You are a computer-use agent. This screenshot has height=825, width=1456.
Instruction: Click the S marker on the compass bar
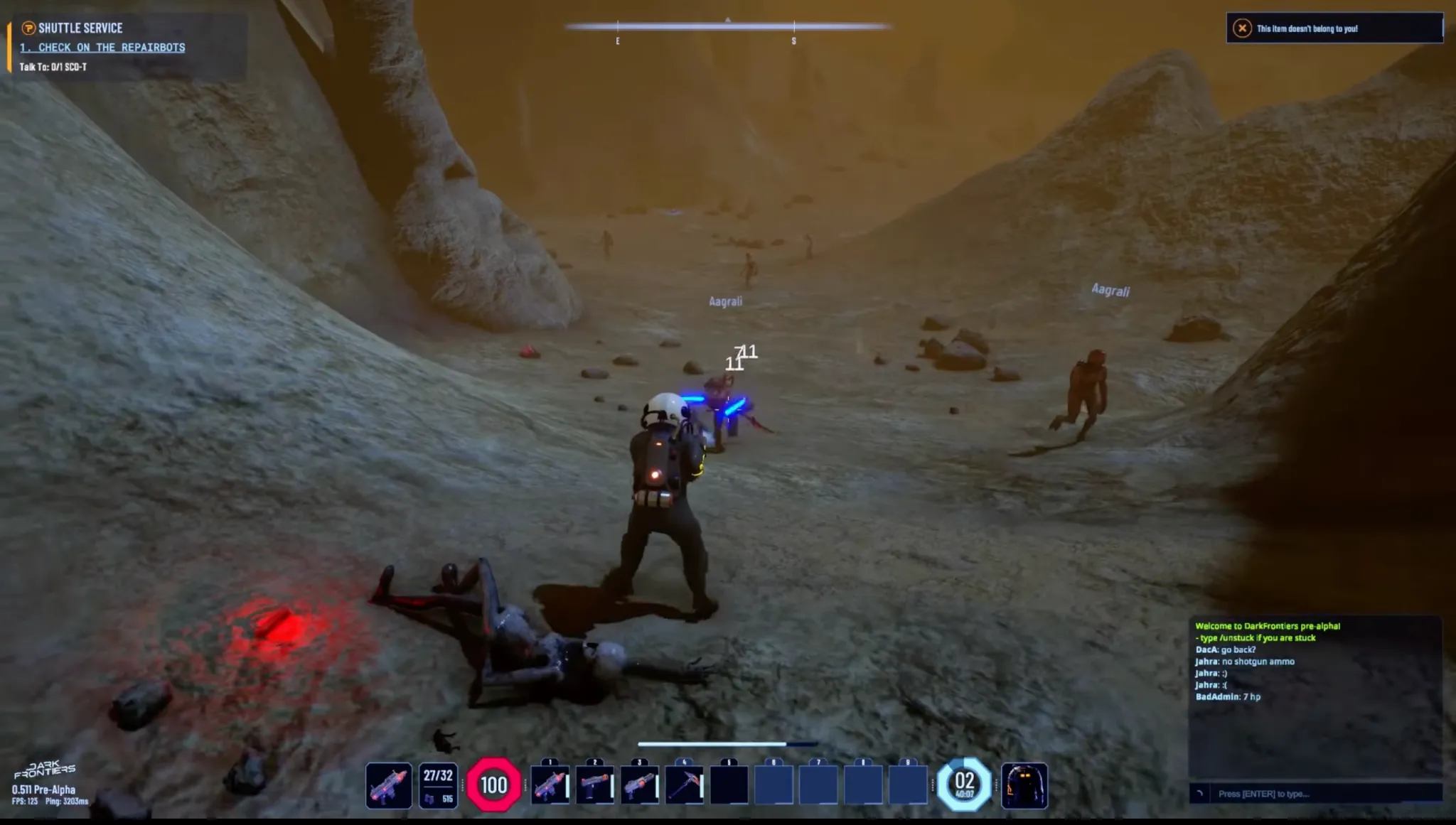794,41
